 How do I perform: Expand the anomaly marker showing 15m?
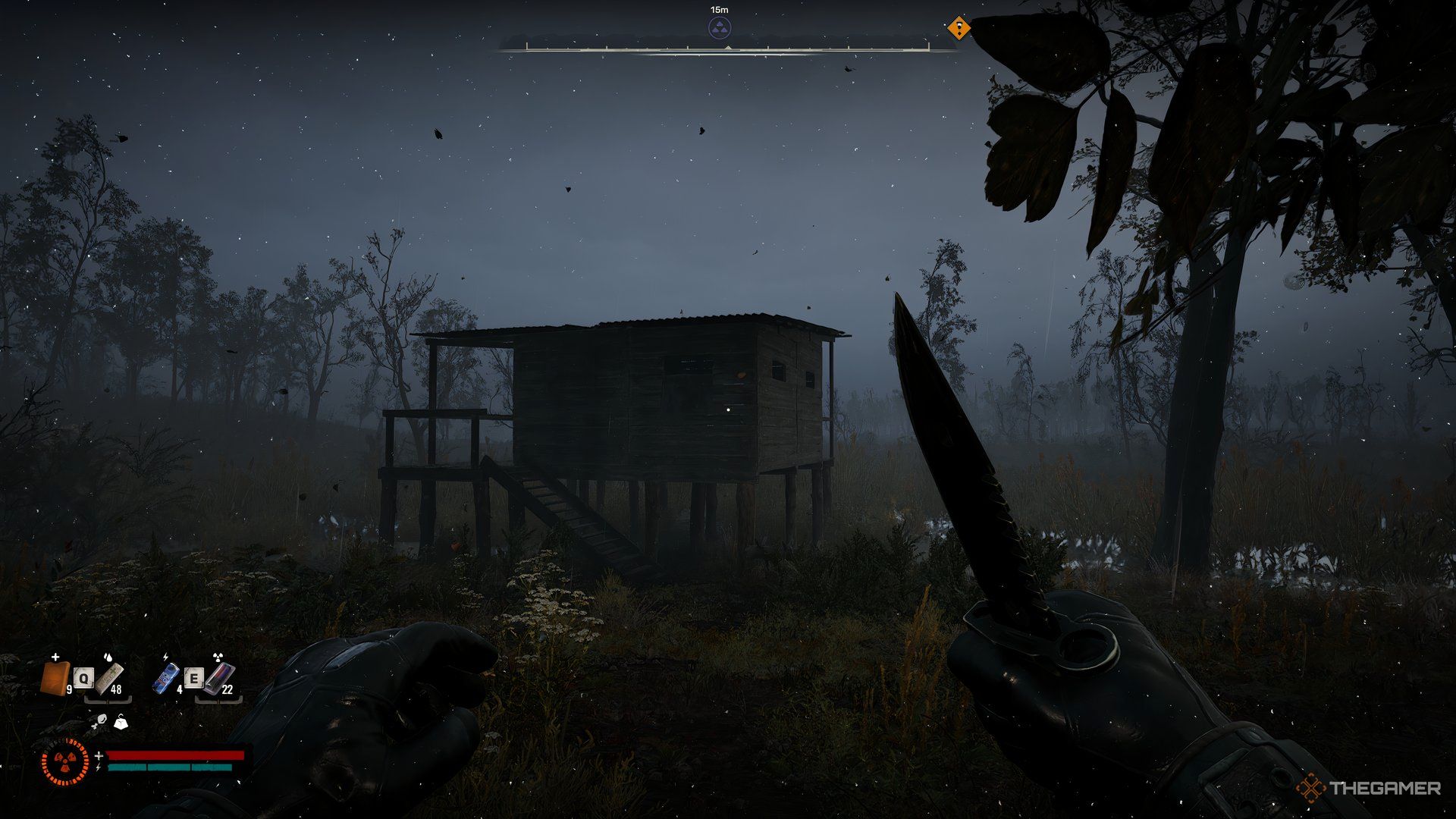pos(719,27)
